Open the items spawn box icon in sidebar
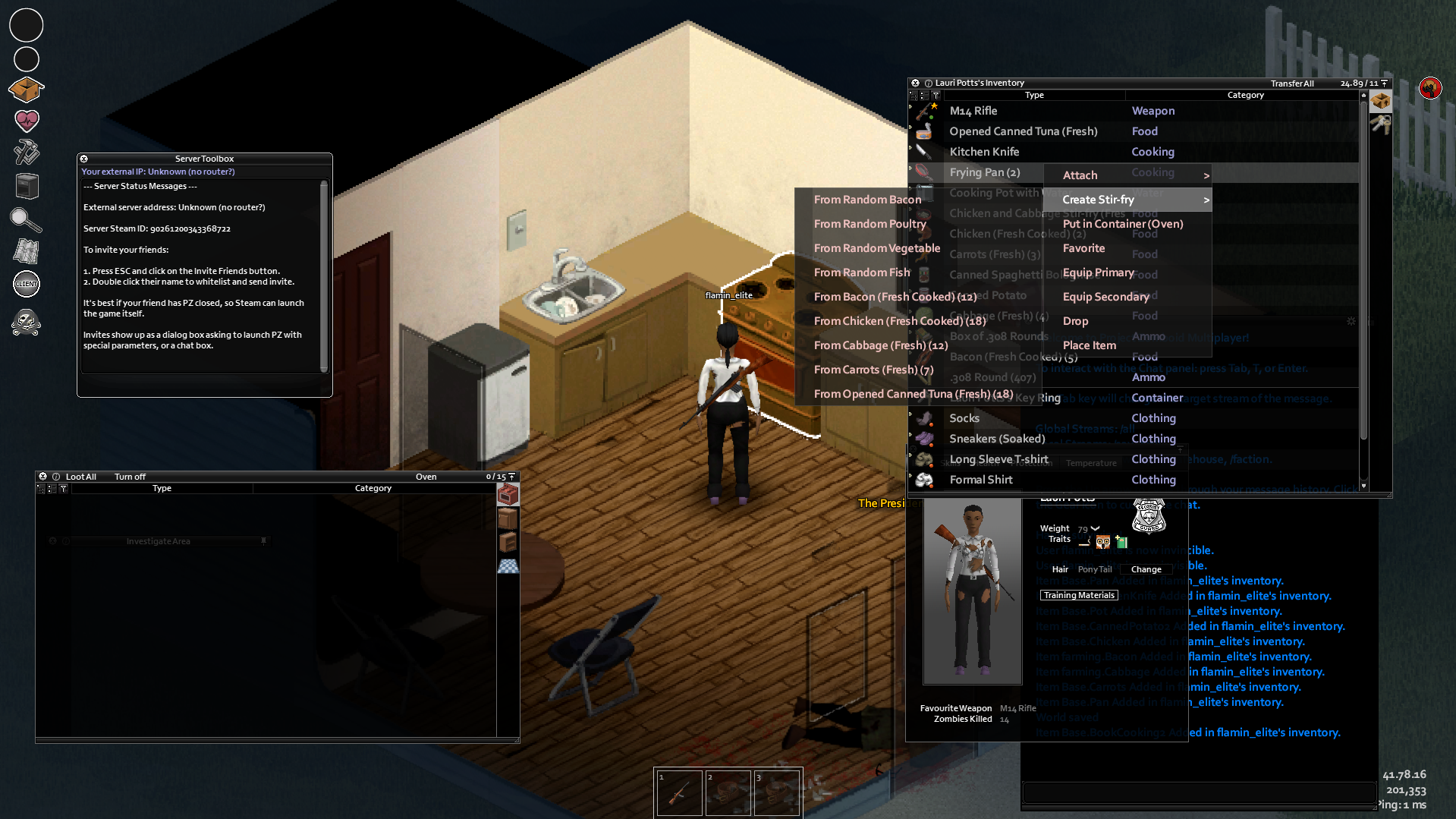 pos(26,89)
